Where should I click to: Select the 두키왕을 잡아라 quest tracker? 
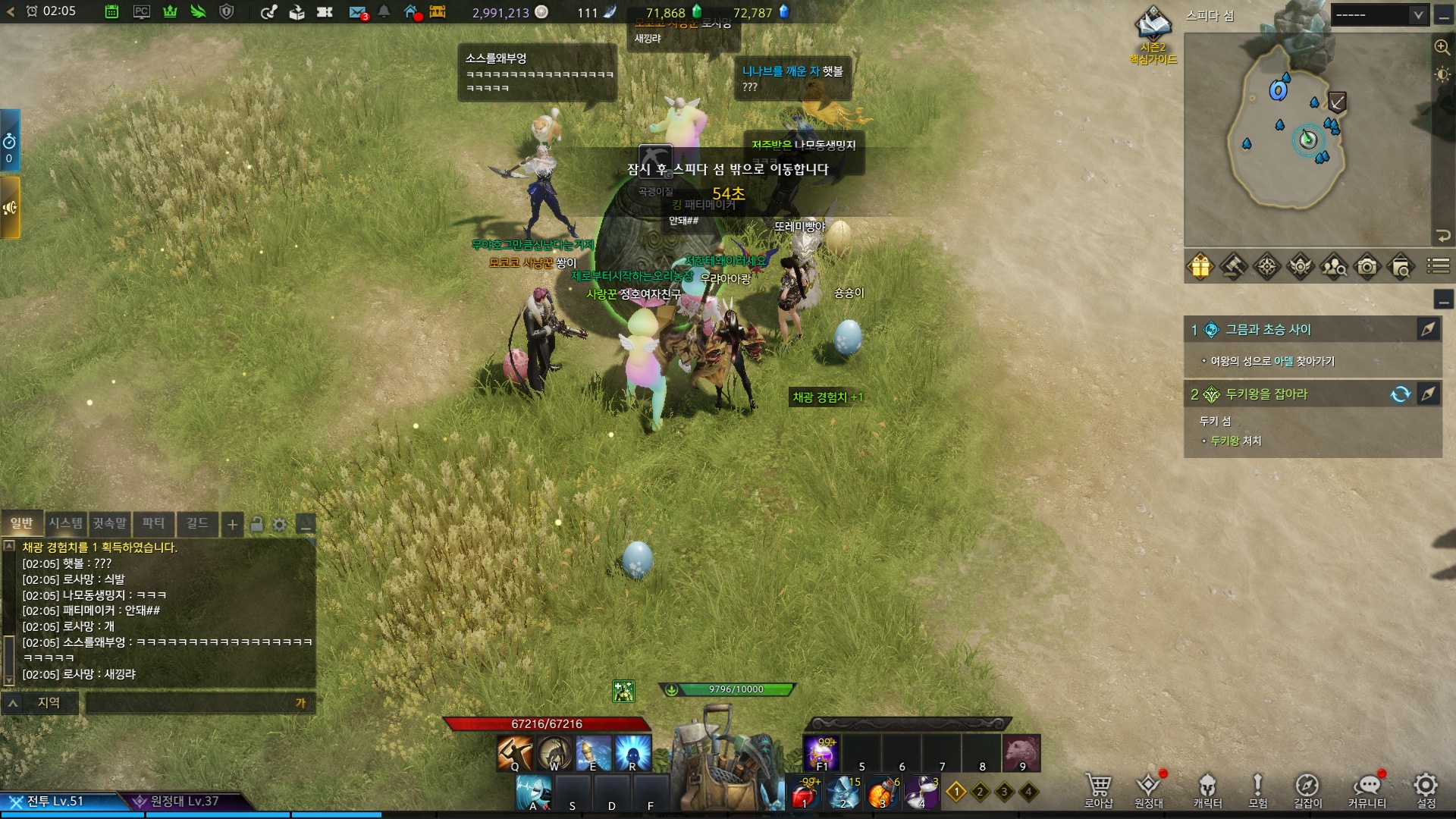pyautogui.click(x=1266, y=394)
